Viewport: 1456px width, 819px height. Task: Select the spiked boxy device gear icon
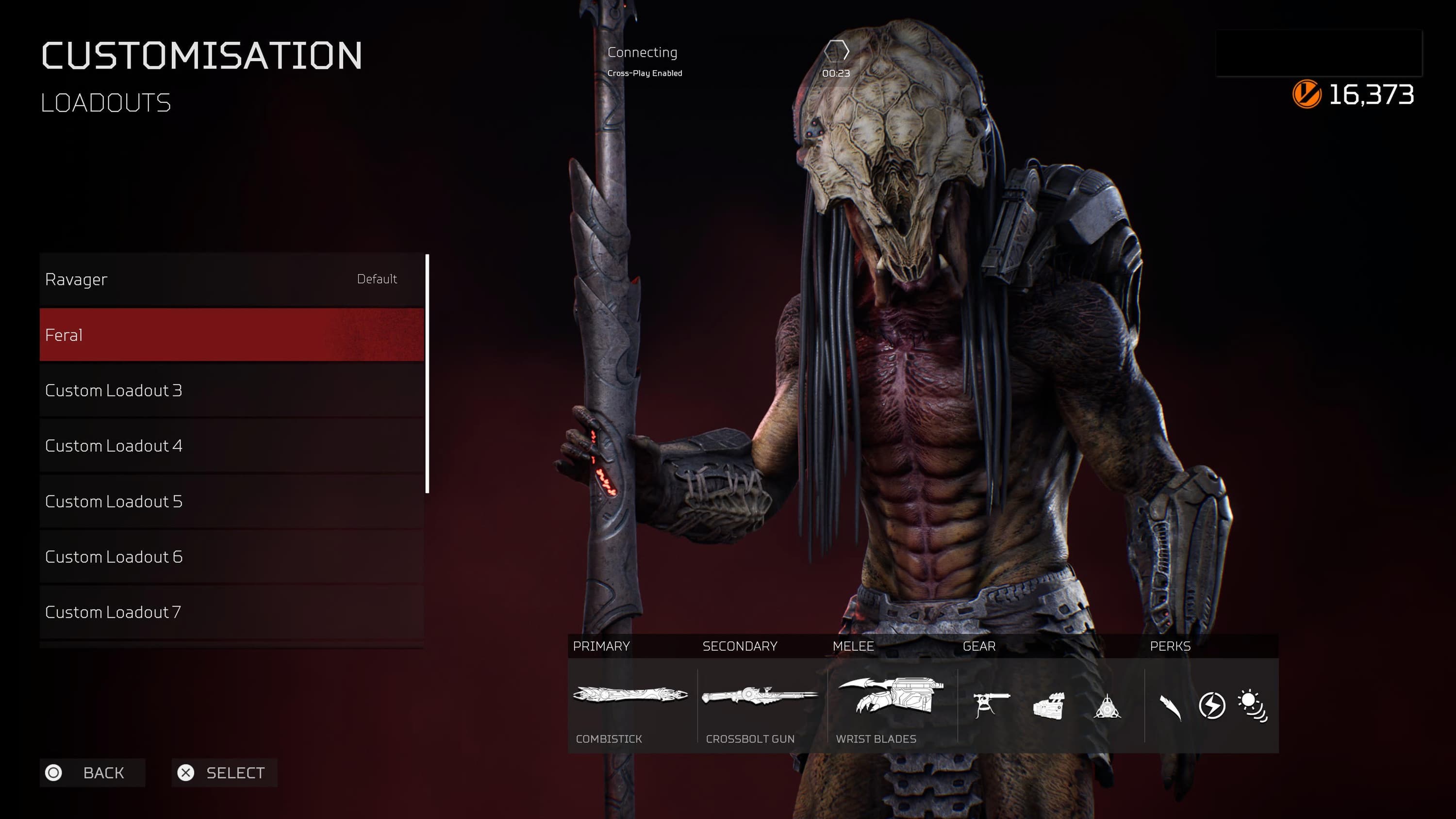(1049, 706)
